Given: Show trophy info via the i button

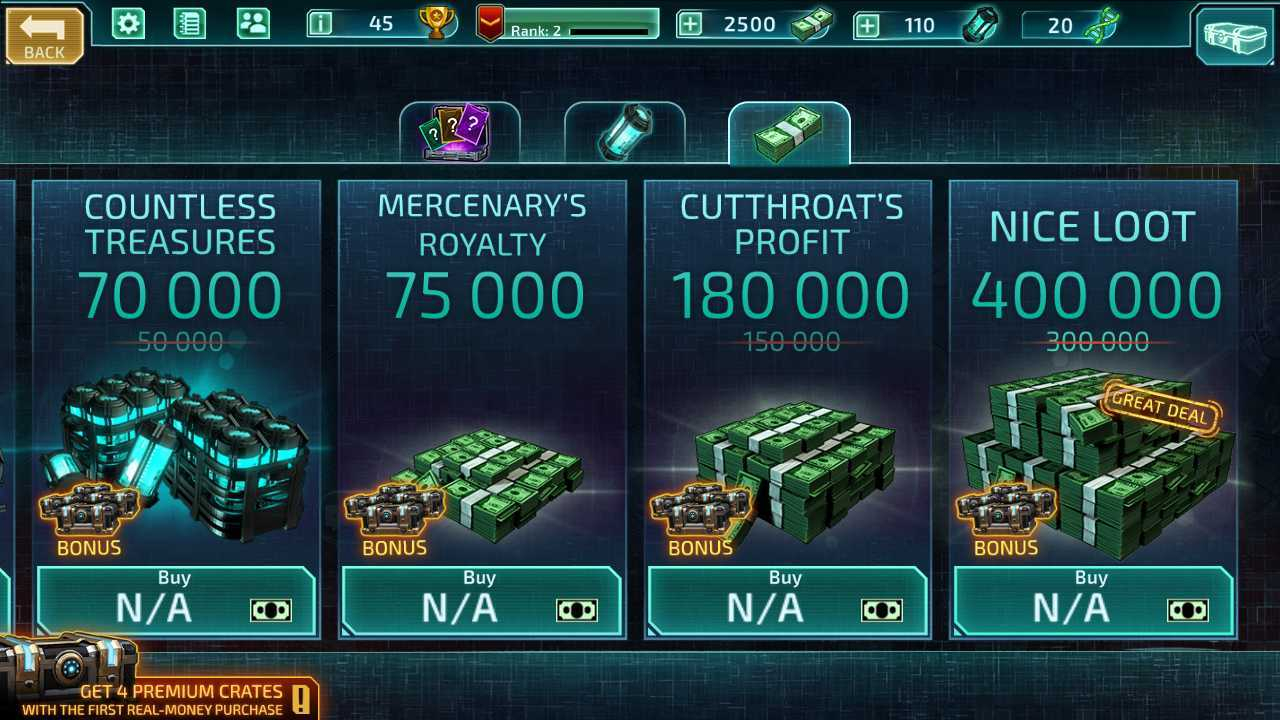Looking at the screenshot, I should tap(320, 23).
